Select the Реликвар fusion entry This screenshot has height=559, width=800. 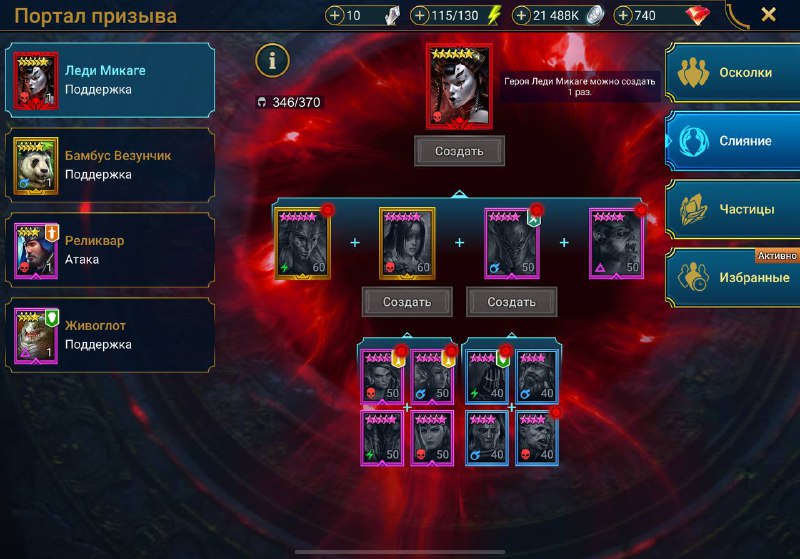point(110,250)
